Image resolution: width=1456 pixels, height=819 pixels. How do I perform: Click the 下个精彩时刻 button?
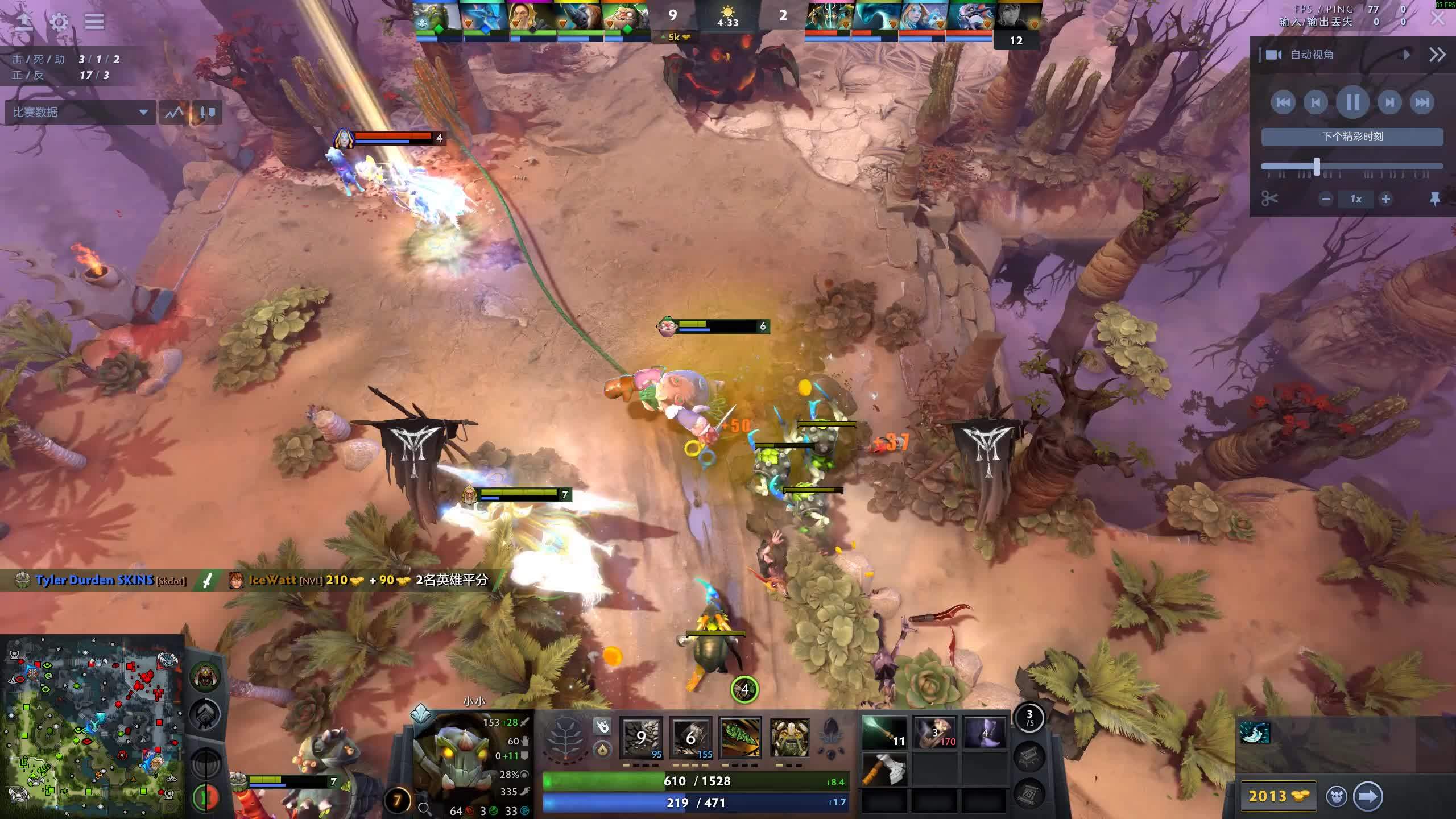[1352, 136]
